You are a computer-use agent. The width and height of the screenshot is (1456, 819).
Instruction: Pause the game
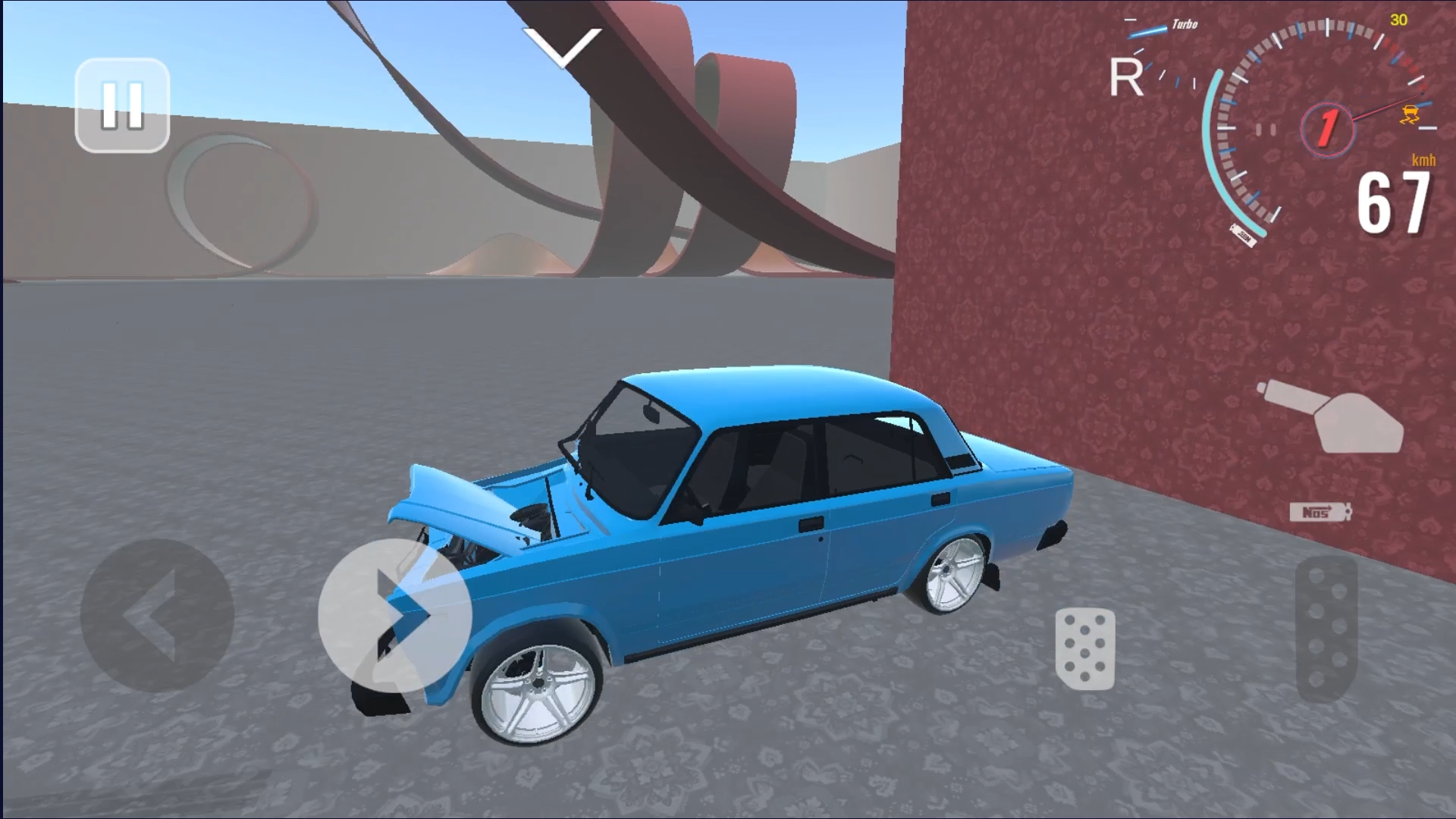pyautogui.click(x=121, y=106)
